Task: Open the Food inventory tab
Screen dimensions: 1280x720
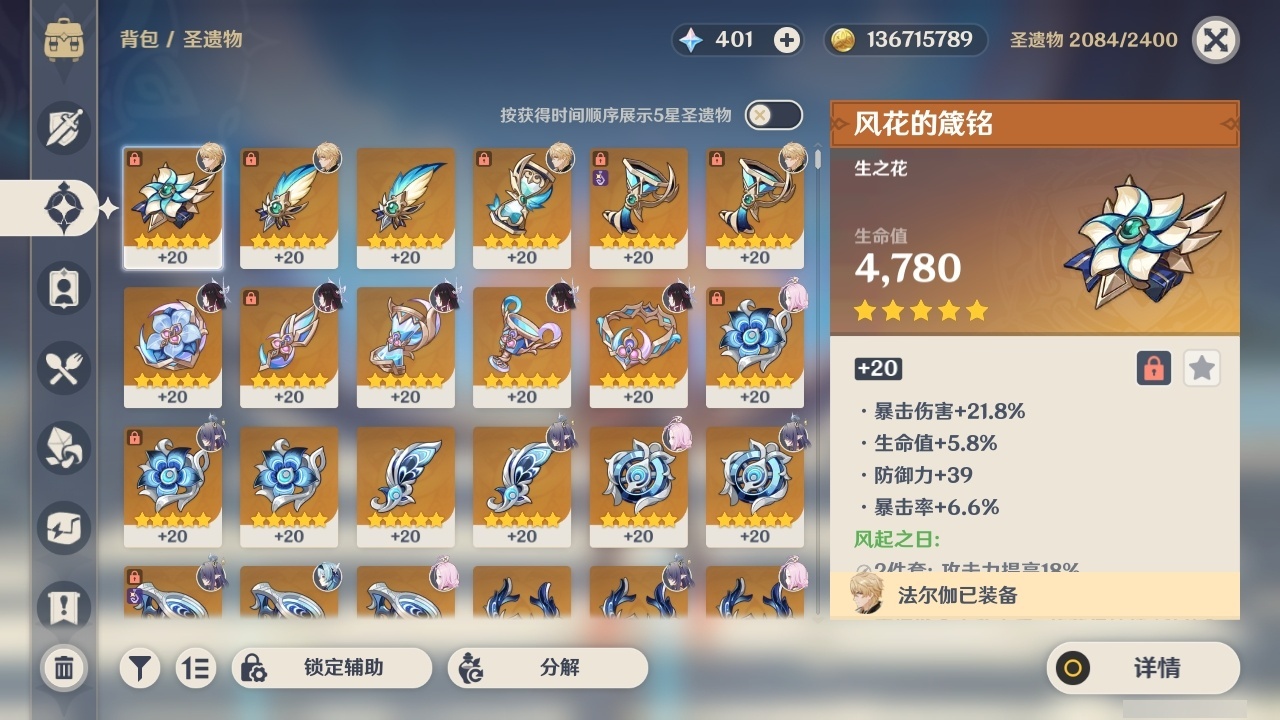Action: (x=64, y=368)
